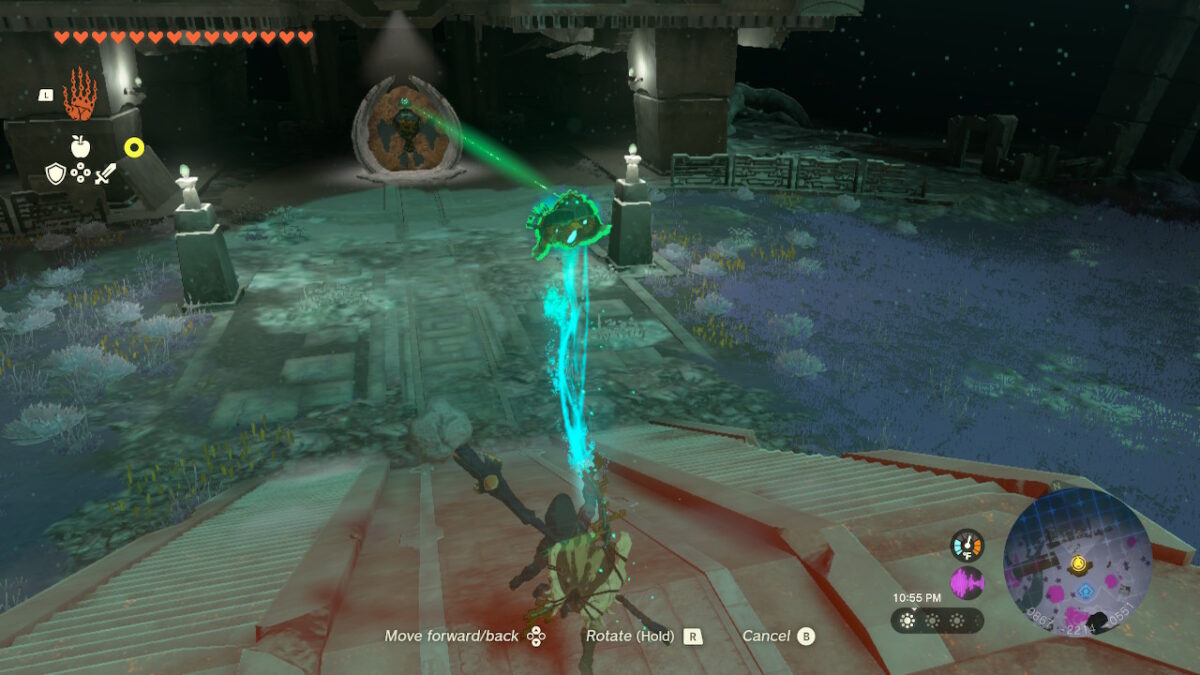Click the yellow player marker on minimap
The height and width of the screenshot is (675, 1200).
[x=1078, y=563]
